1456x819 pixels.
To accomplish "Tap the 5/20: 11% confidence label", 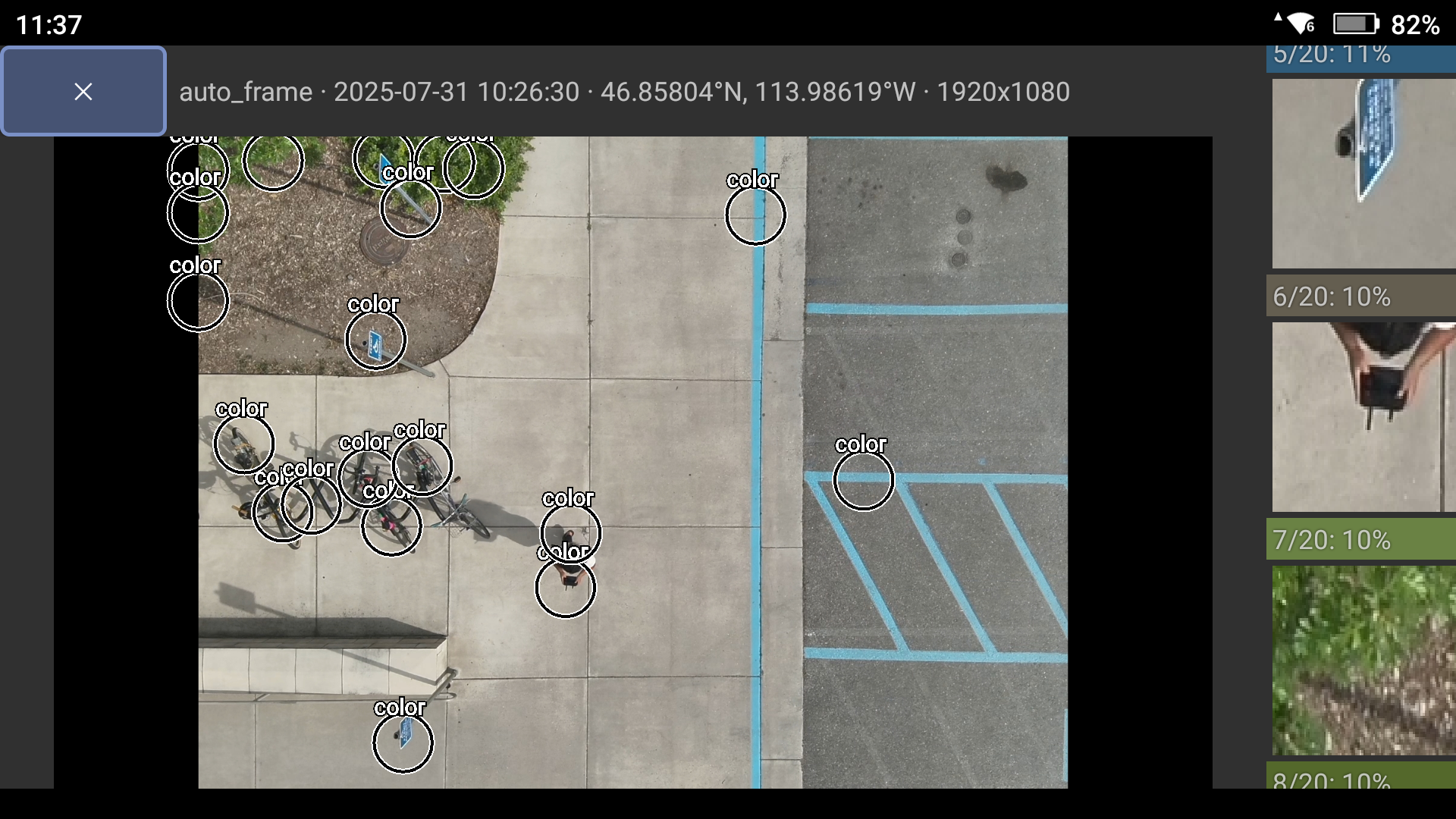I will (x=1331, y=55).
